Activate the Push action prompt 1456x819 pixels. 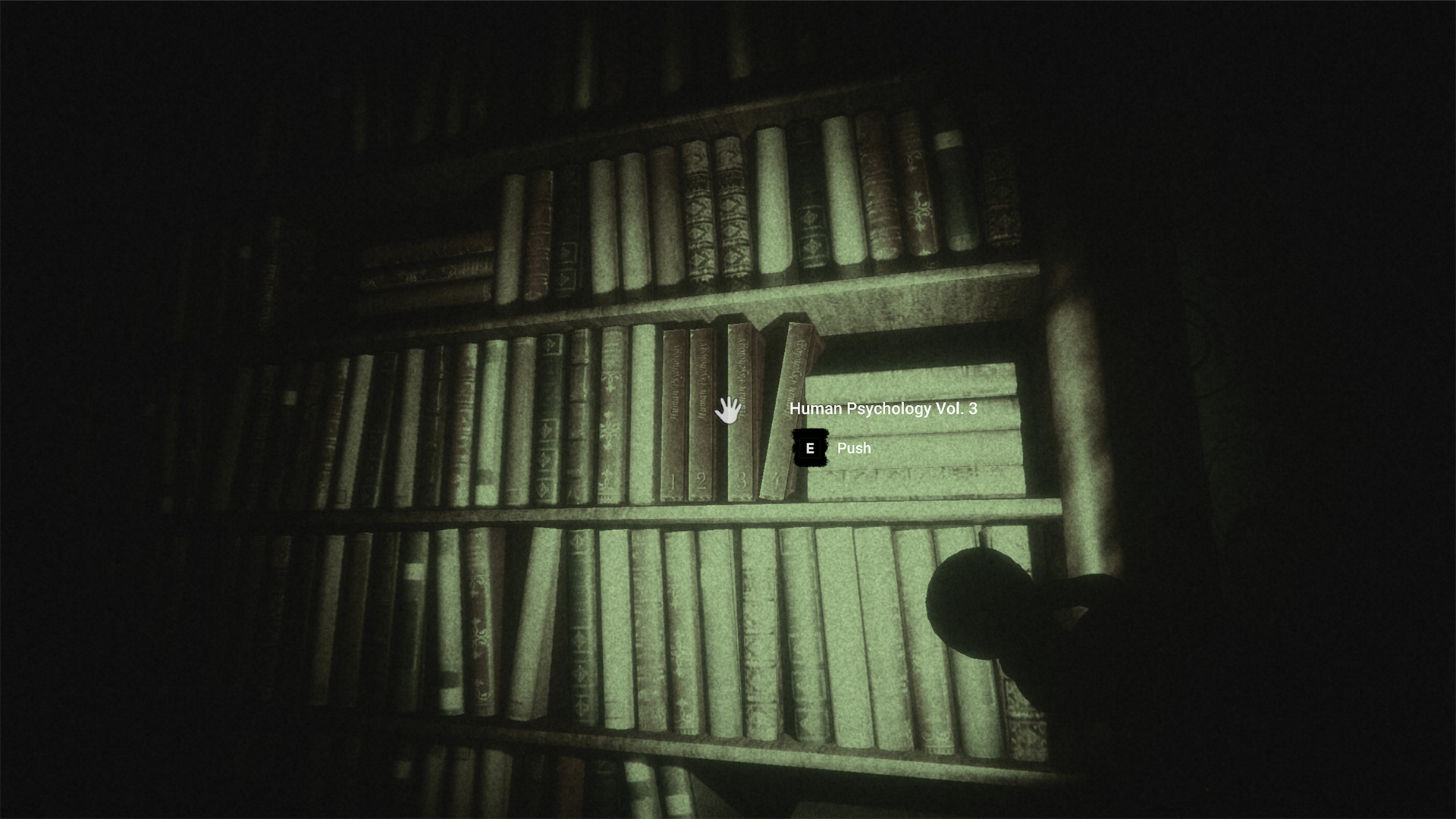[x=853, y=448]
